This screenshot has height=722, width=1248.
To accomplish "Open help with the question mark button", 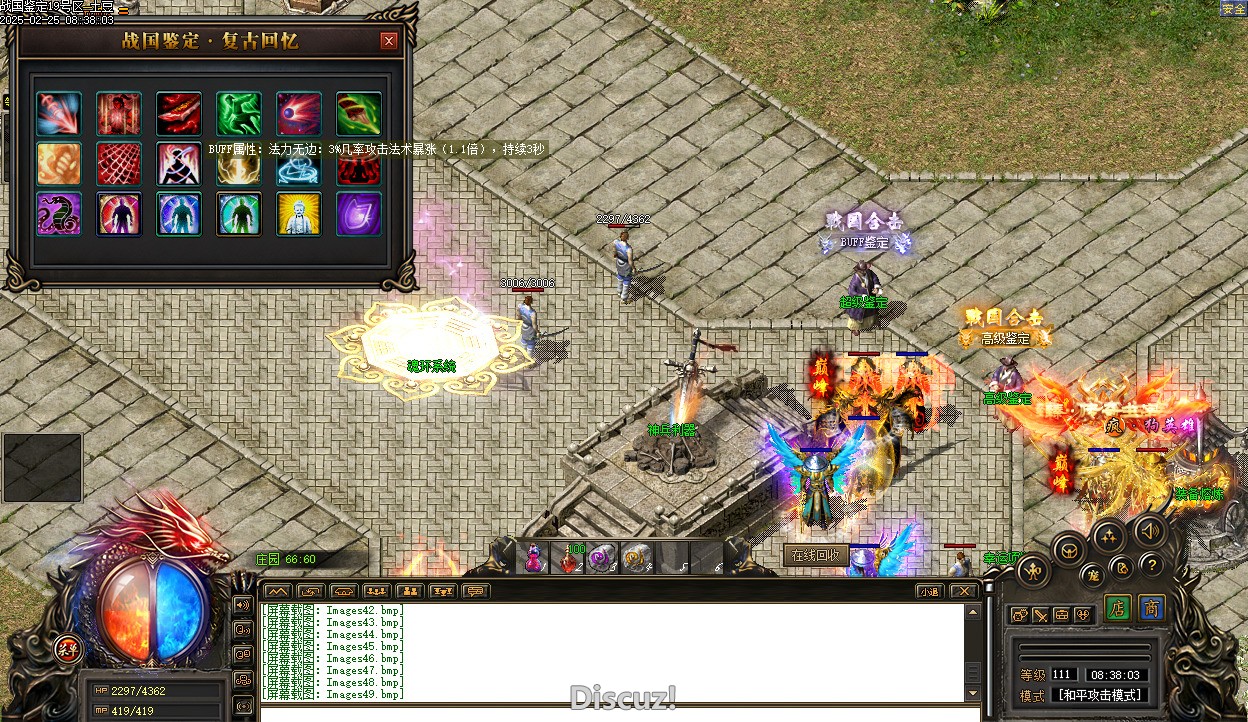I will [x=1151, y=564].
